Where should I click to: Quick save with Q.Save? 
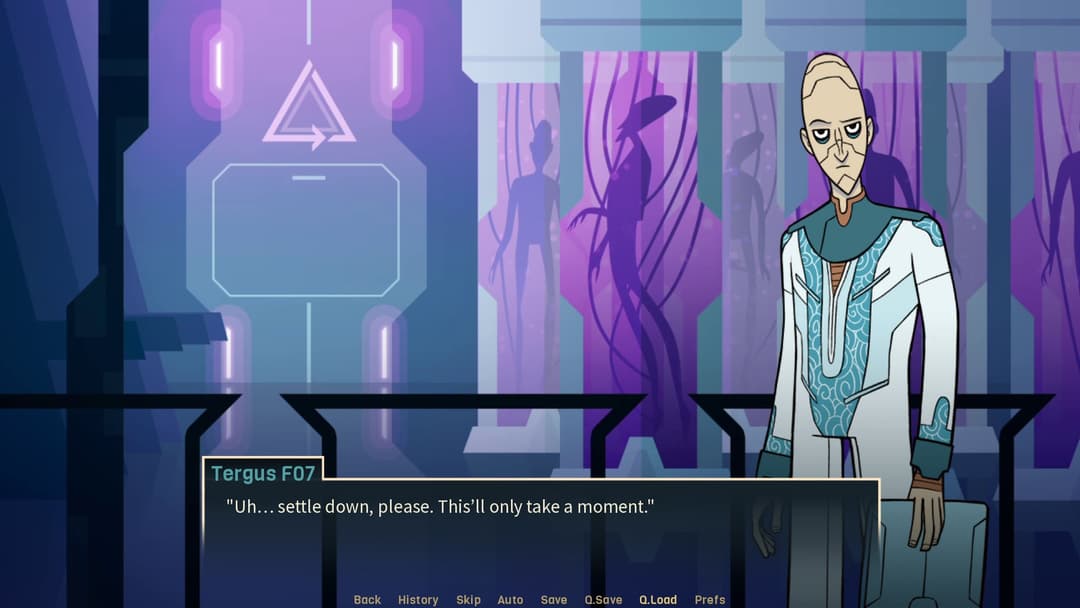pos(603,600)
